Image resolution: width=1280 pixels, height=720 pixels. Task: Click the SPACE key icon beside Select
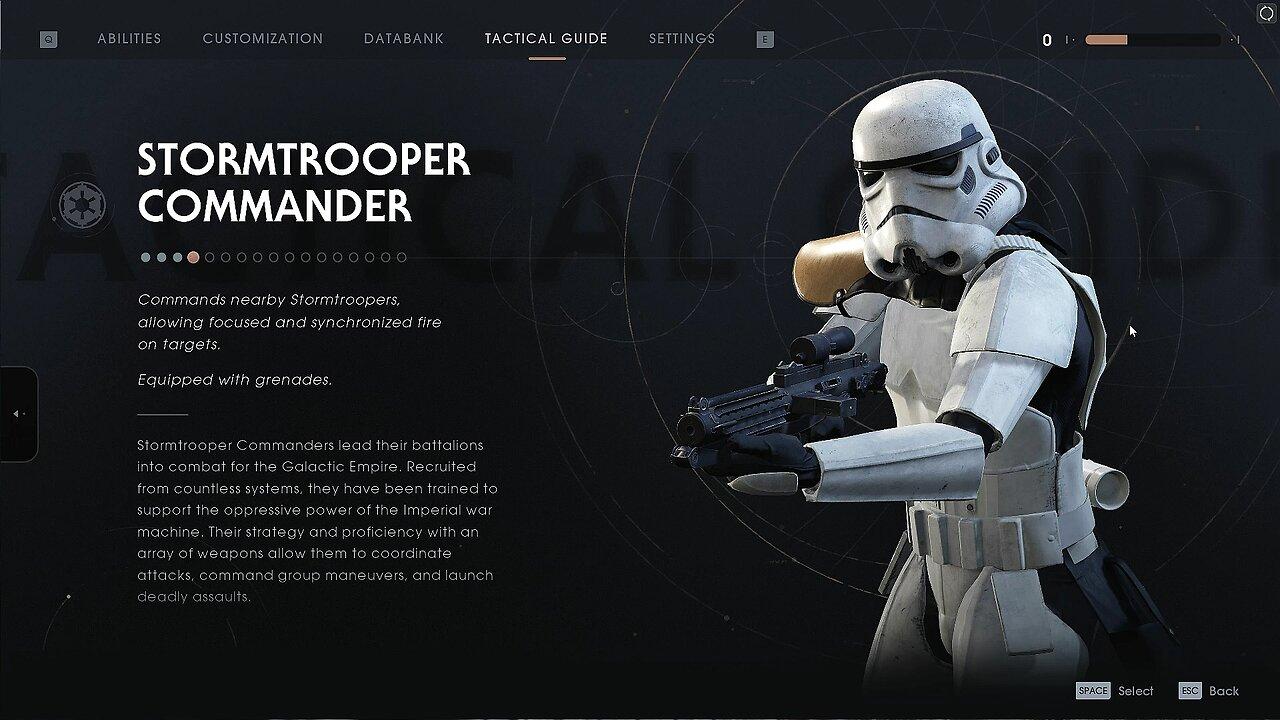tap(1092, 690)
